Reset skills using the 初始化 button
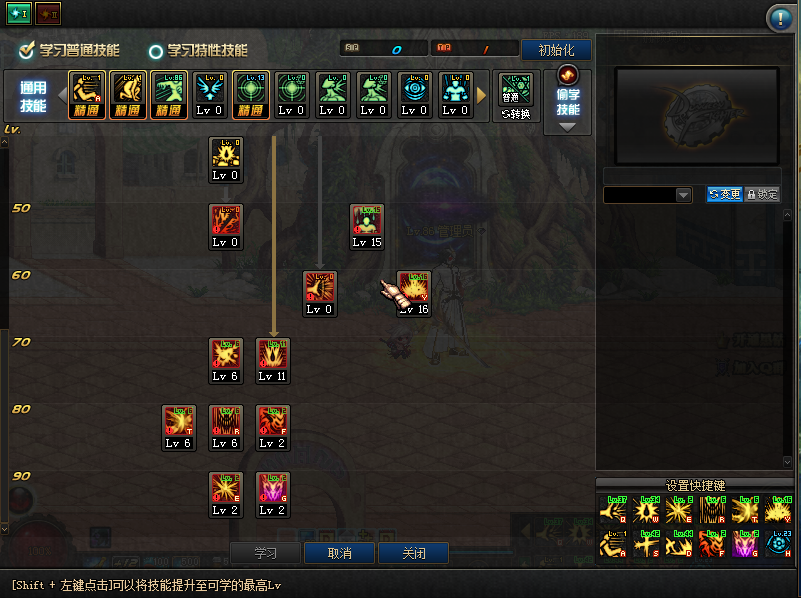This screenshot has width=801, height=598. (556, 50)
